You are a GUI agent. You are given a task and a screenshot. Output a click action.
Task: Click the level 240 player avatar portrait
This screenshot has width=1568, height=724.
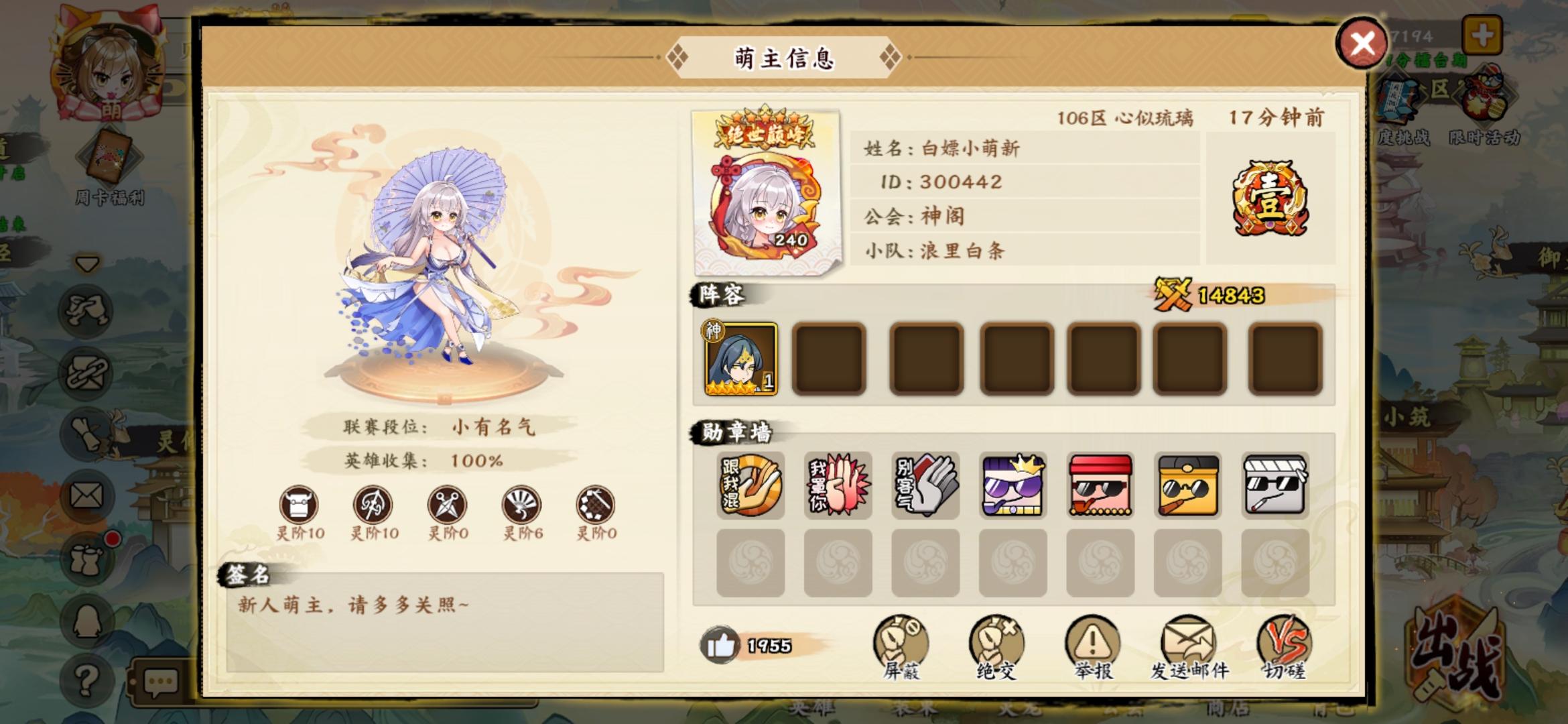(764, 196)
